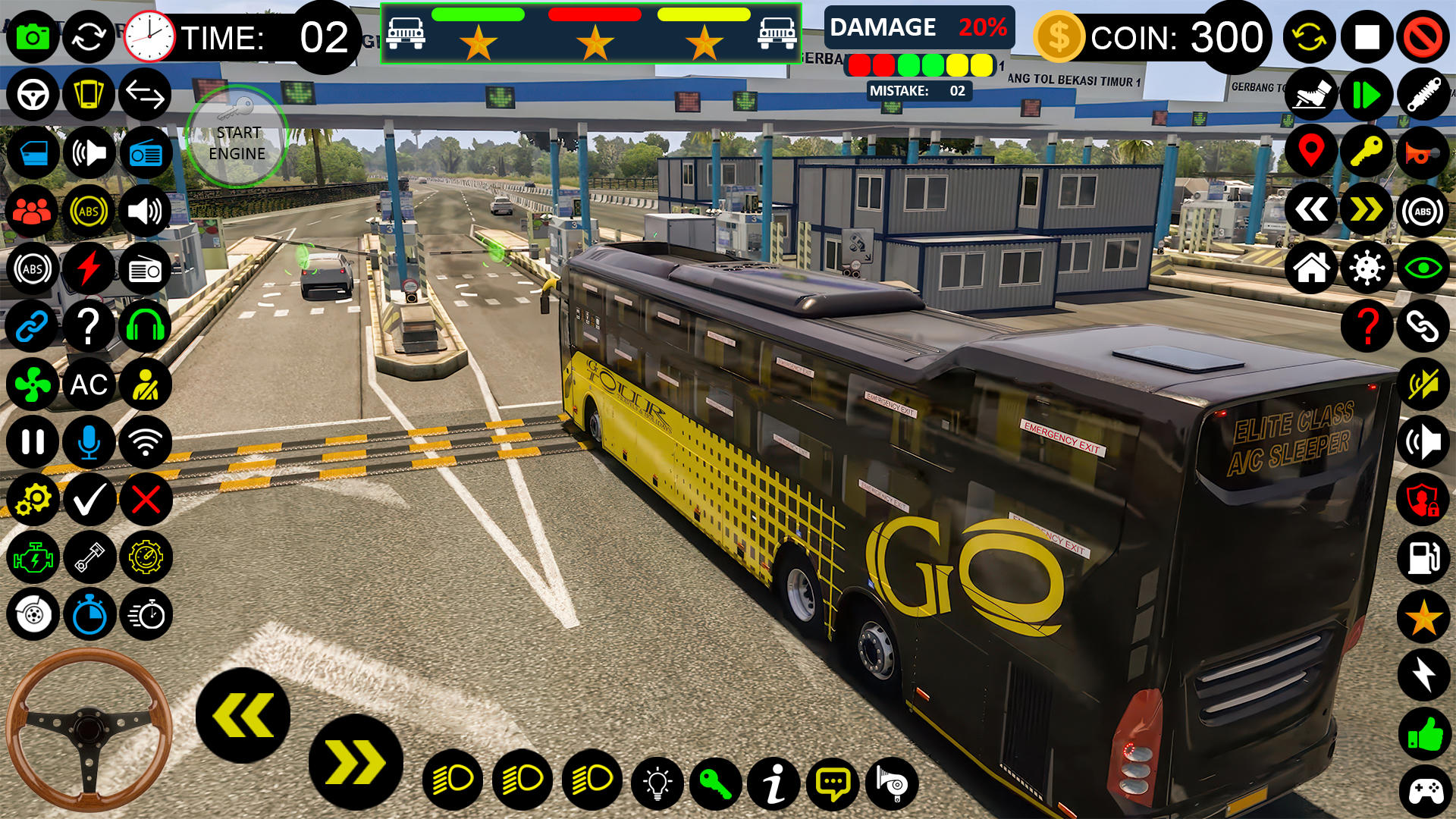Open the gear settings icon

[33, 500]
